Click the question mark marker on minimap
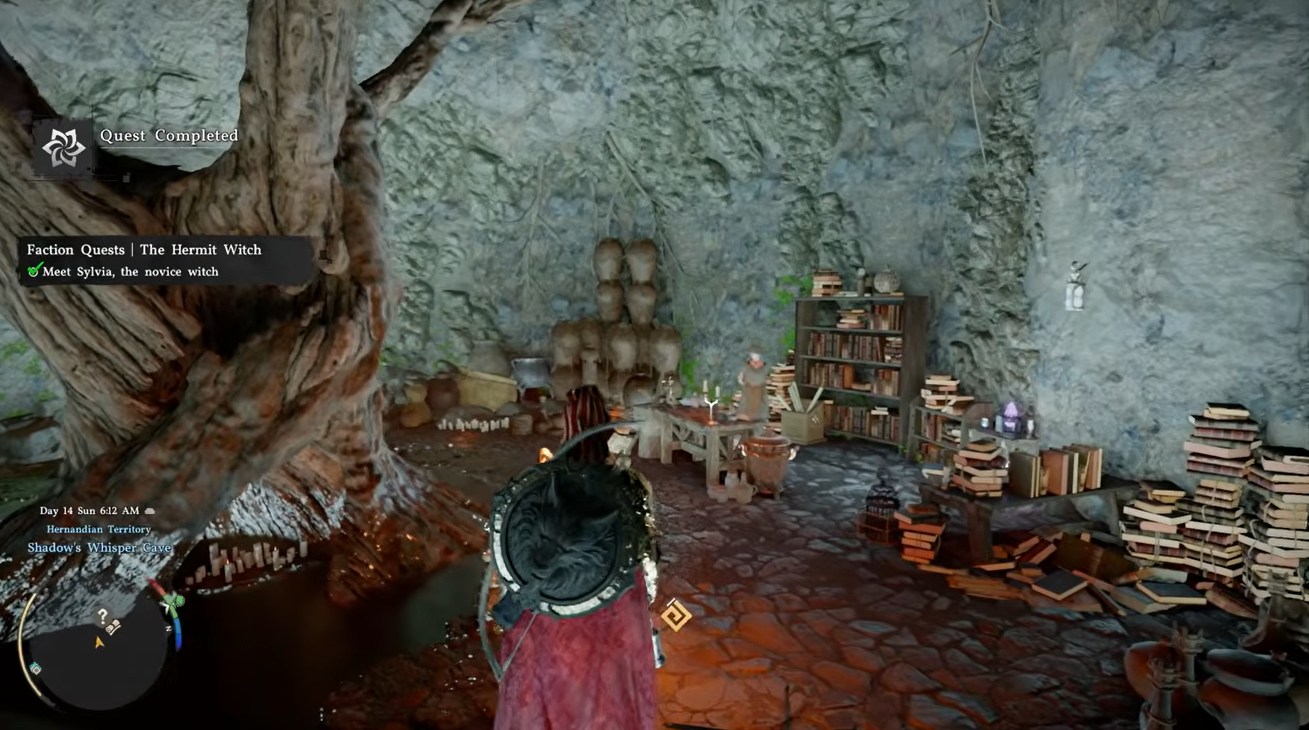This screenshot has width=1309, height=730. [x=102, y=616]
